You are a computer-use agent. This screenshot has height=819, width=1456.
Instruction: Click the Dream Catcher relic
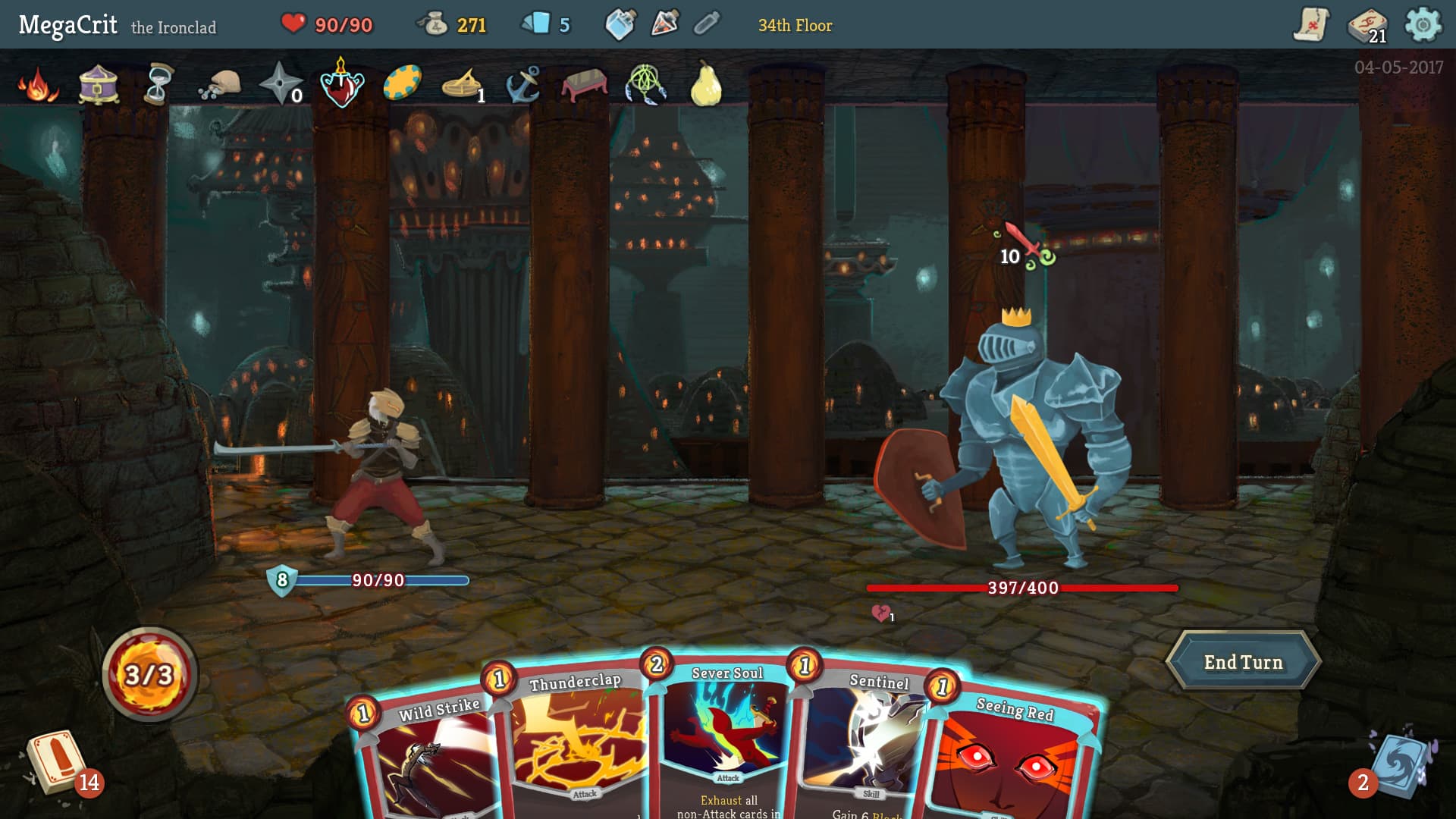(643, 85)
